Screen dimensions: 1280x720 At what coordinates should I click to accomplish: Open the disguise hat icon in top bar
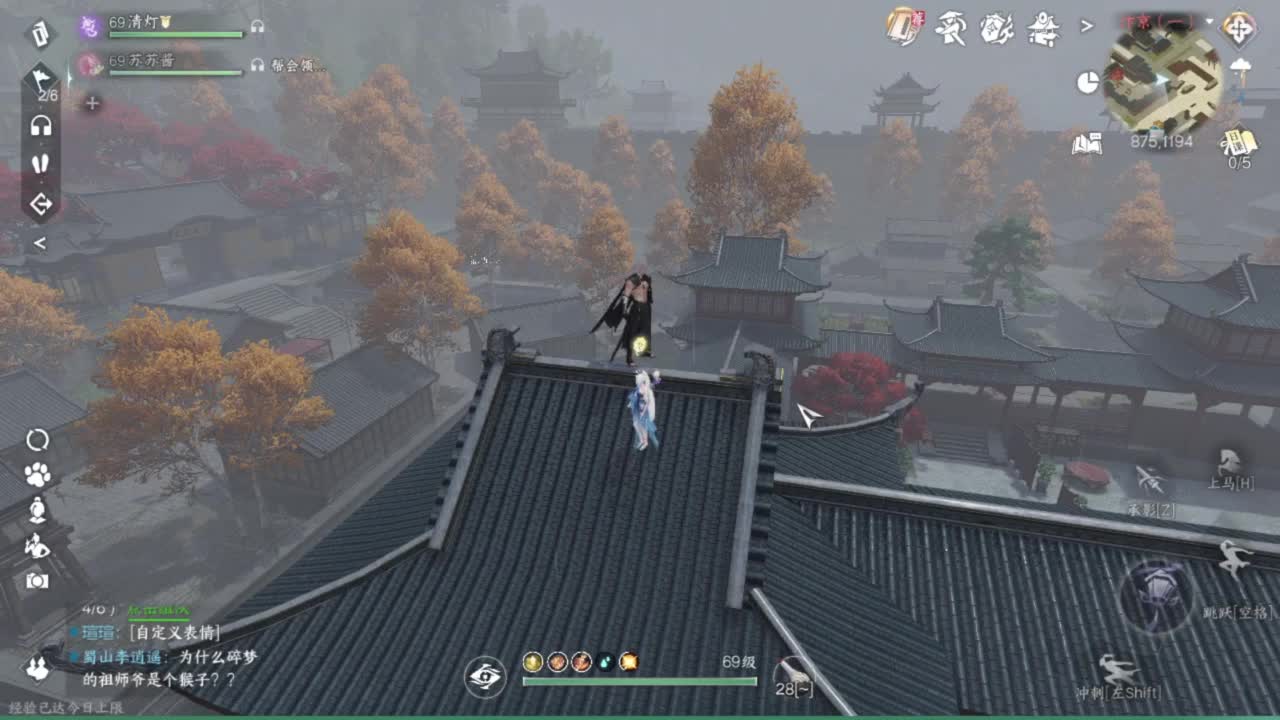(950, 28)
